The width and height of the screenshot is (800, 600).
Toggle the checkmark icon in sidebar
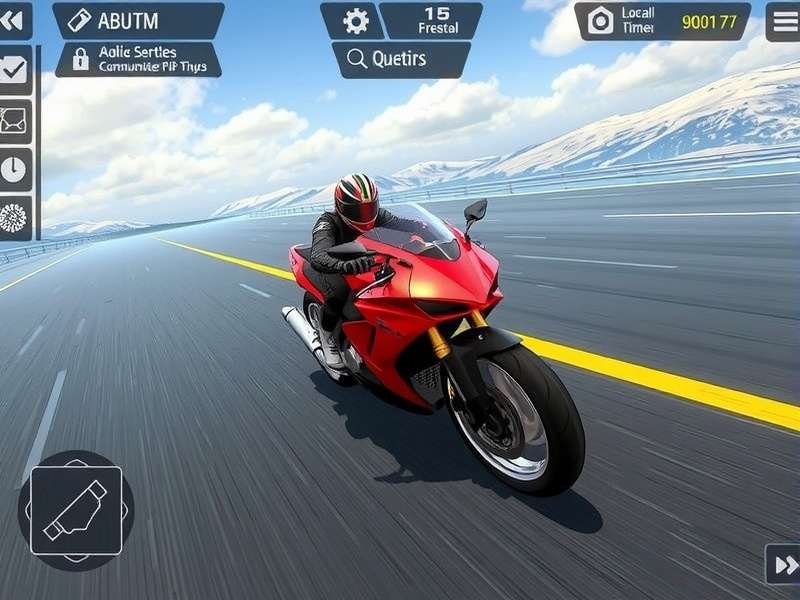click(x=15, y=71)
